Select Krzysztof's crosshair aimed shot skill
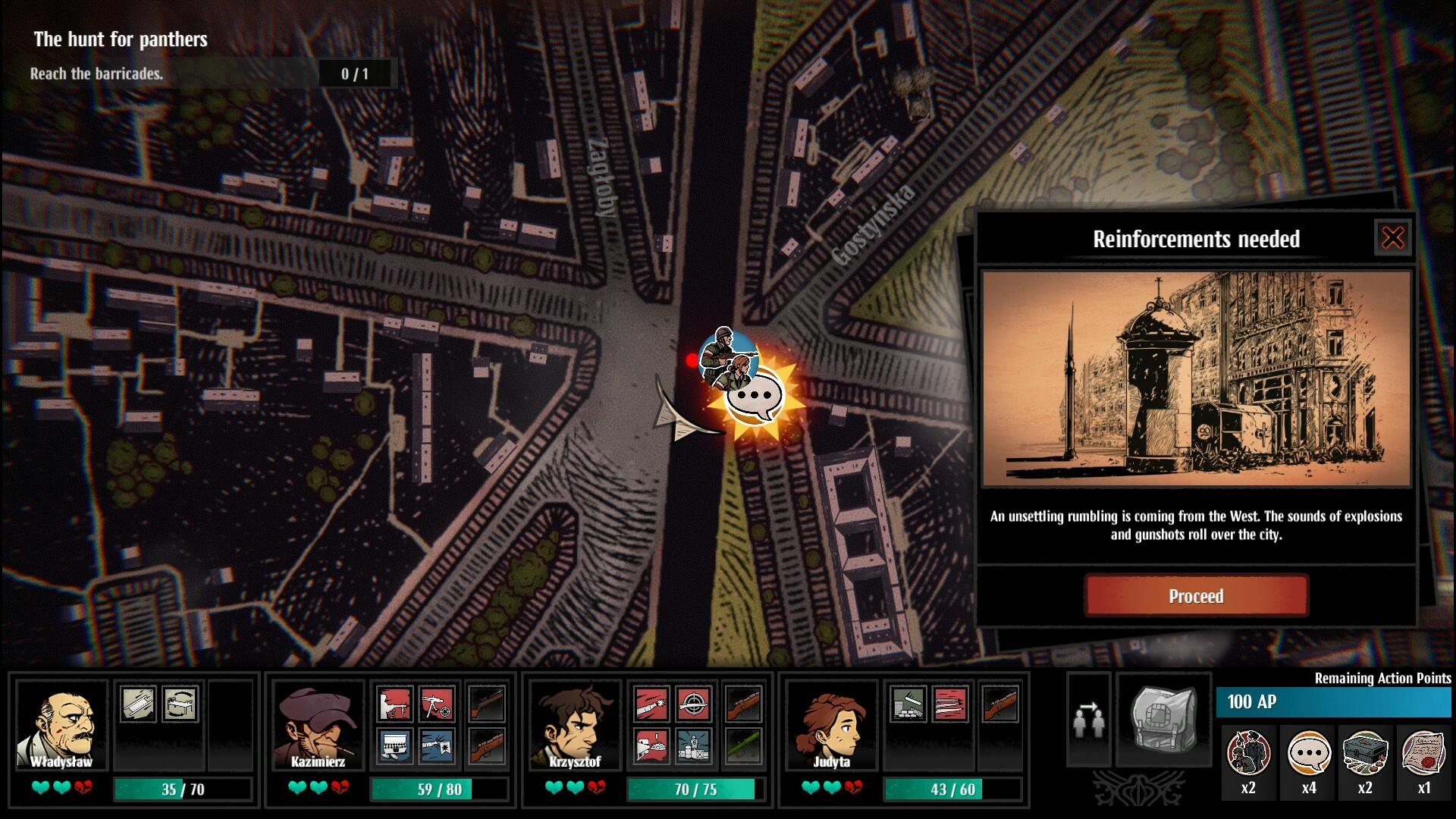 [x=694, y=704]
